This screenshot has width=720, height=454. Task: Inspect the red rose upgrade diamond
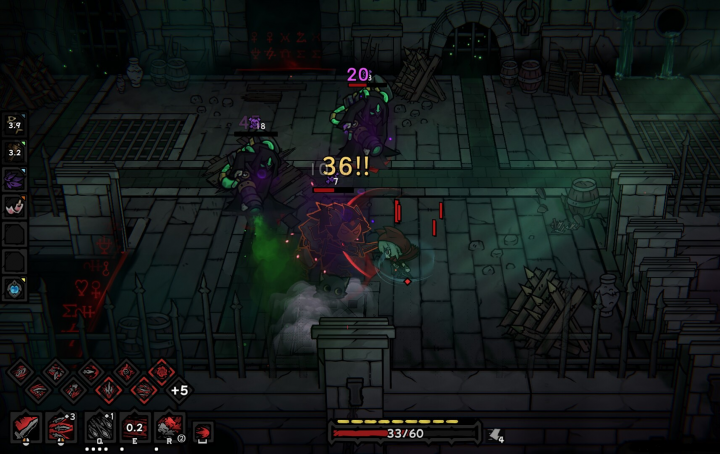pyautogui.click(x=162, y=371)
